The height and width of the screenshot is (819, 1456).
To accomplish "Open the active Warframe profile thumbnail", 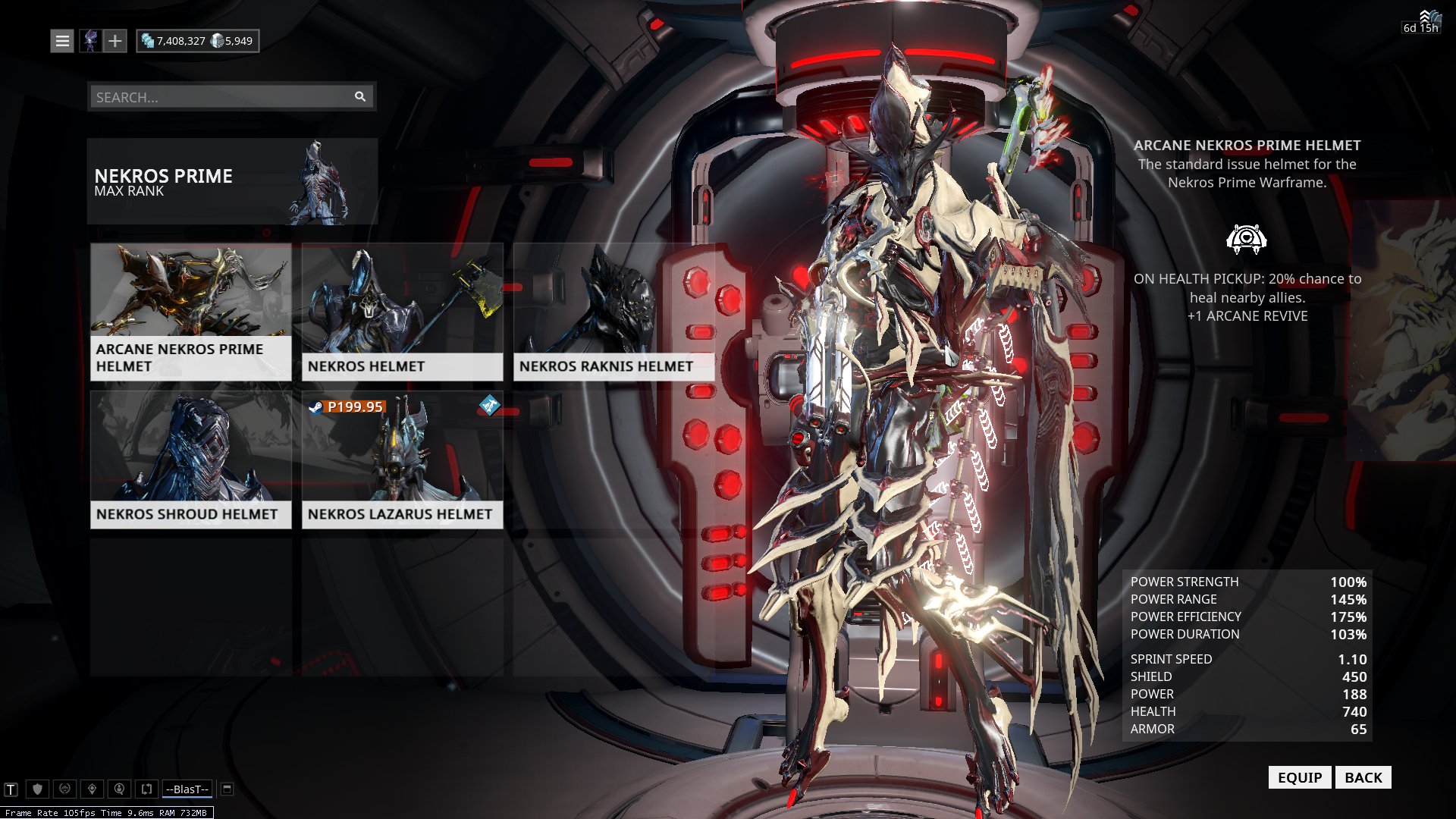I will point(92,40).
